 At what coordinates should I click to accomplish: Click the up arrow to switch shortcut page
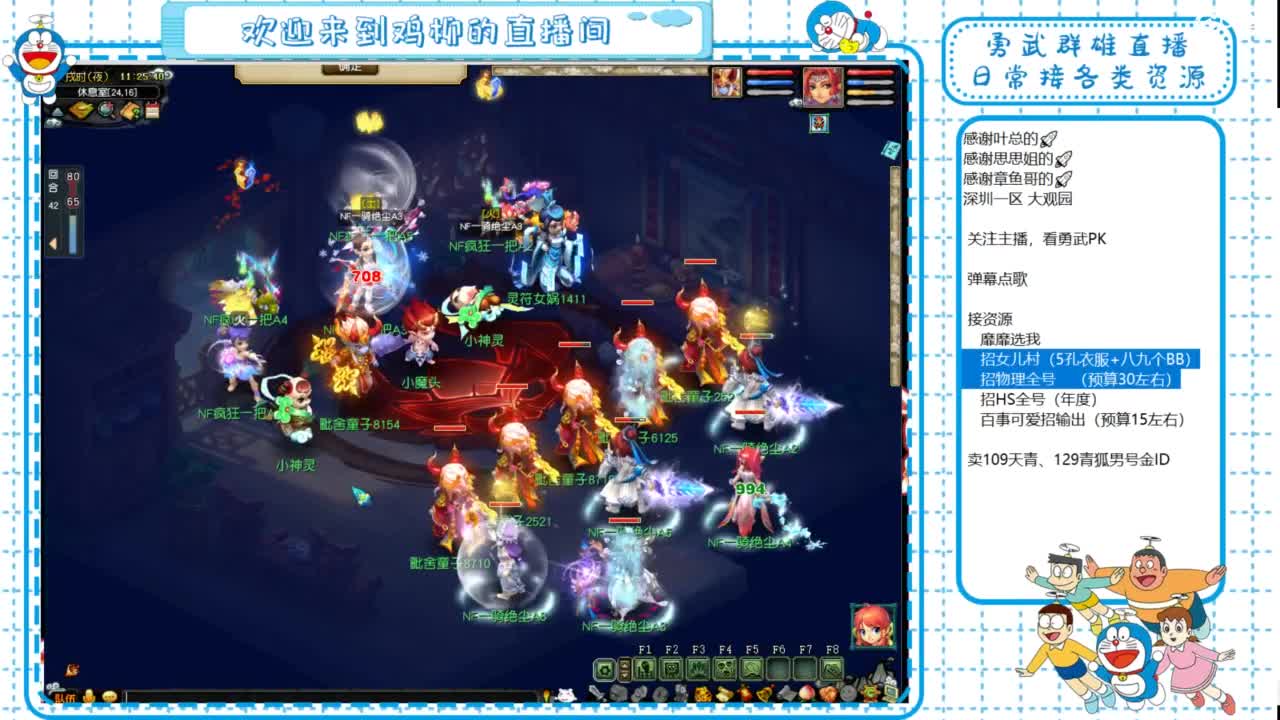pyautogui.click(x=624, y=662)
